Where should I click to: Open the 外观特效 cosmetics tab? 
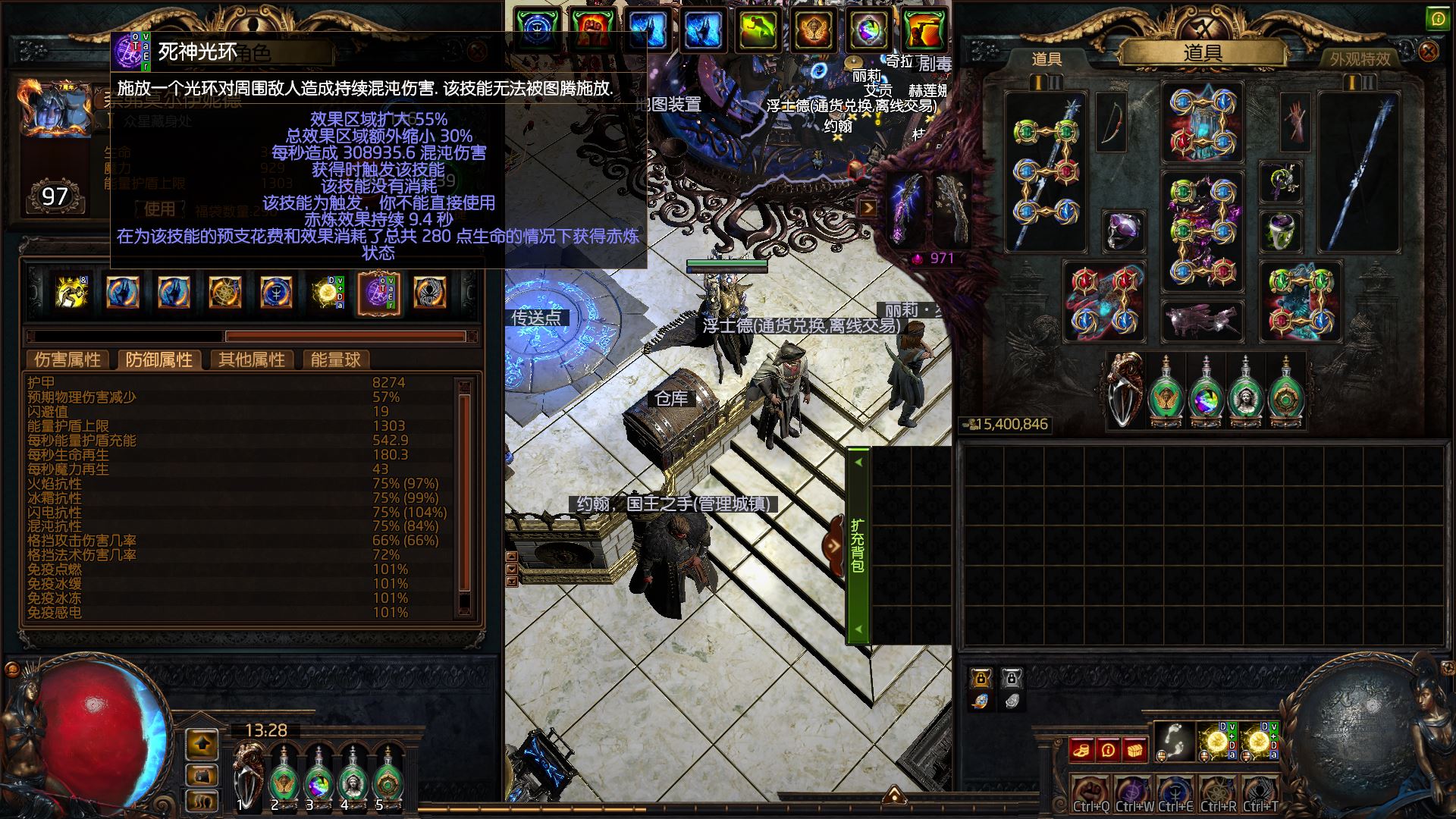click(1360, 58)
